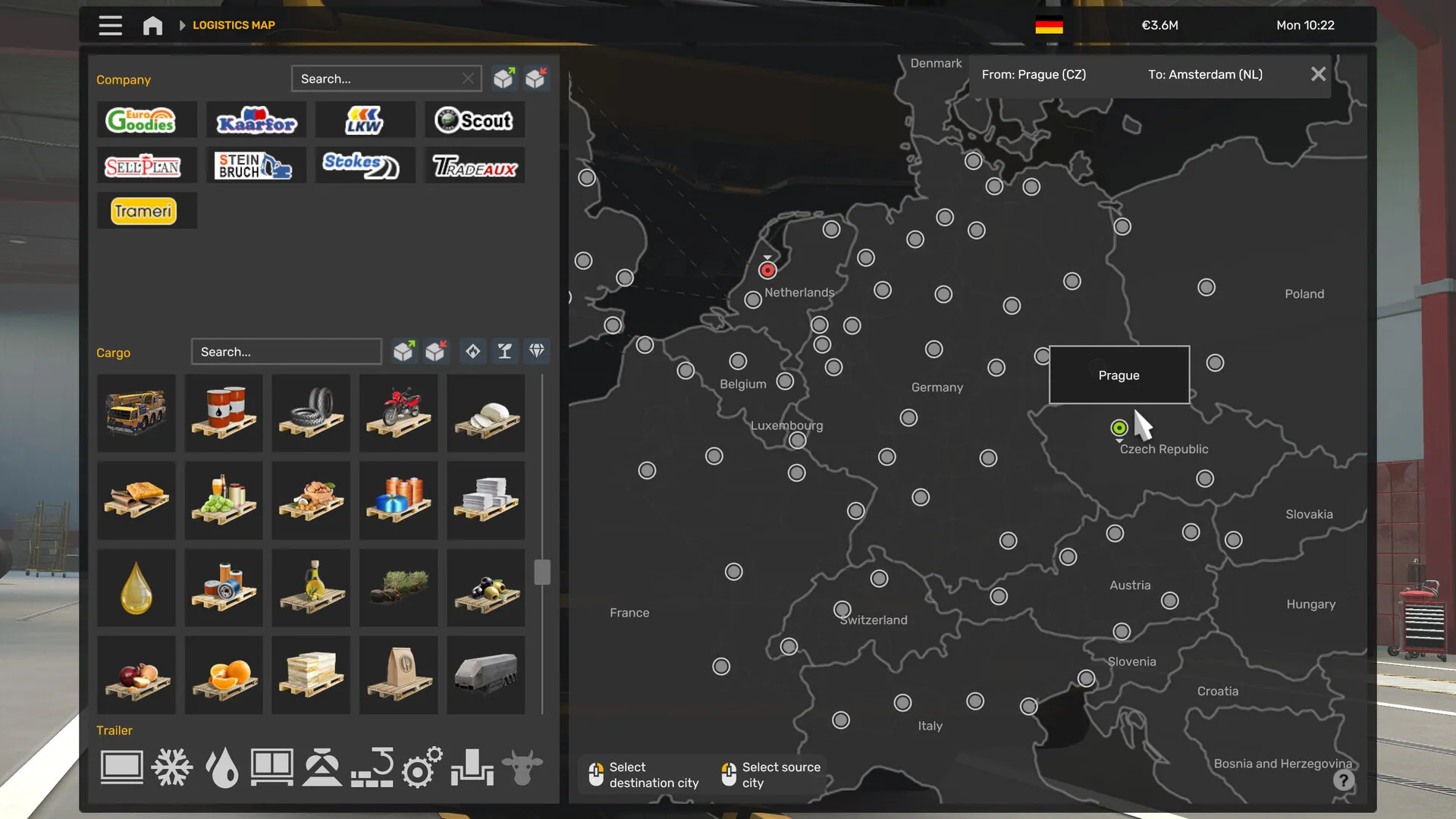Enable the flatbed trailer filter

coord(121,767)
